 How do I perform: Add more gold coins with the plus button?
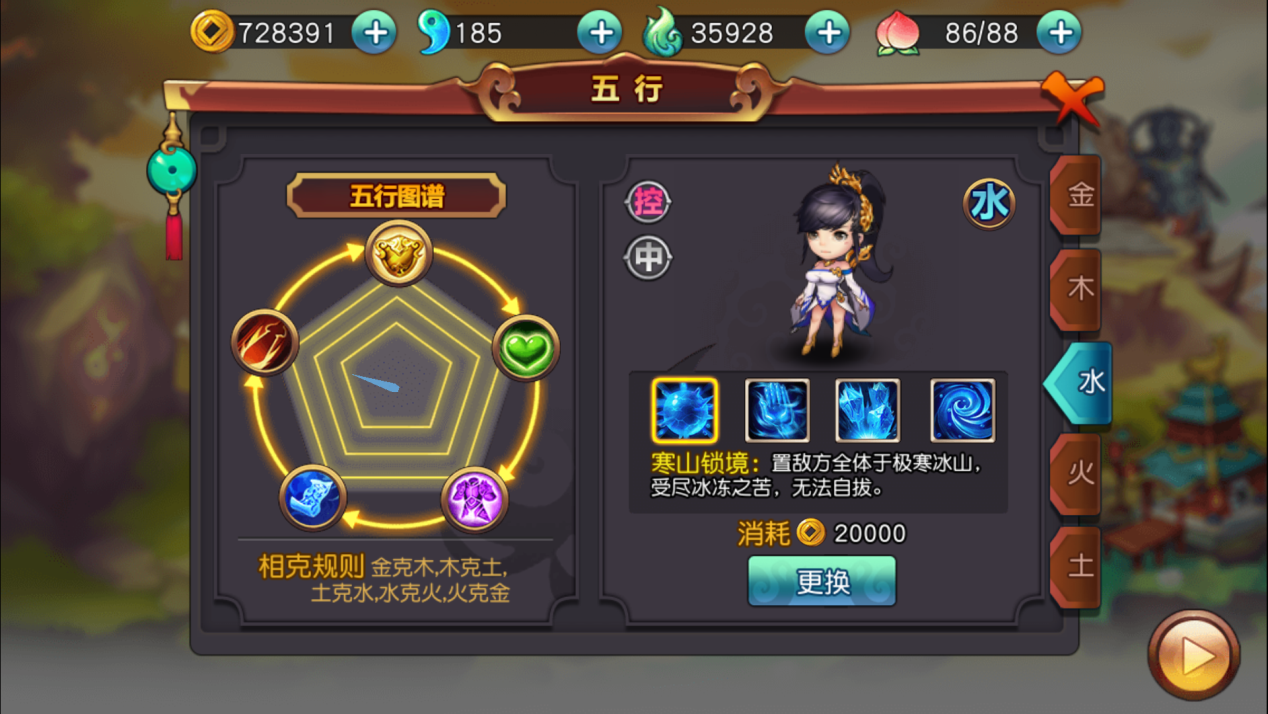click(375, 33)
